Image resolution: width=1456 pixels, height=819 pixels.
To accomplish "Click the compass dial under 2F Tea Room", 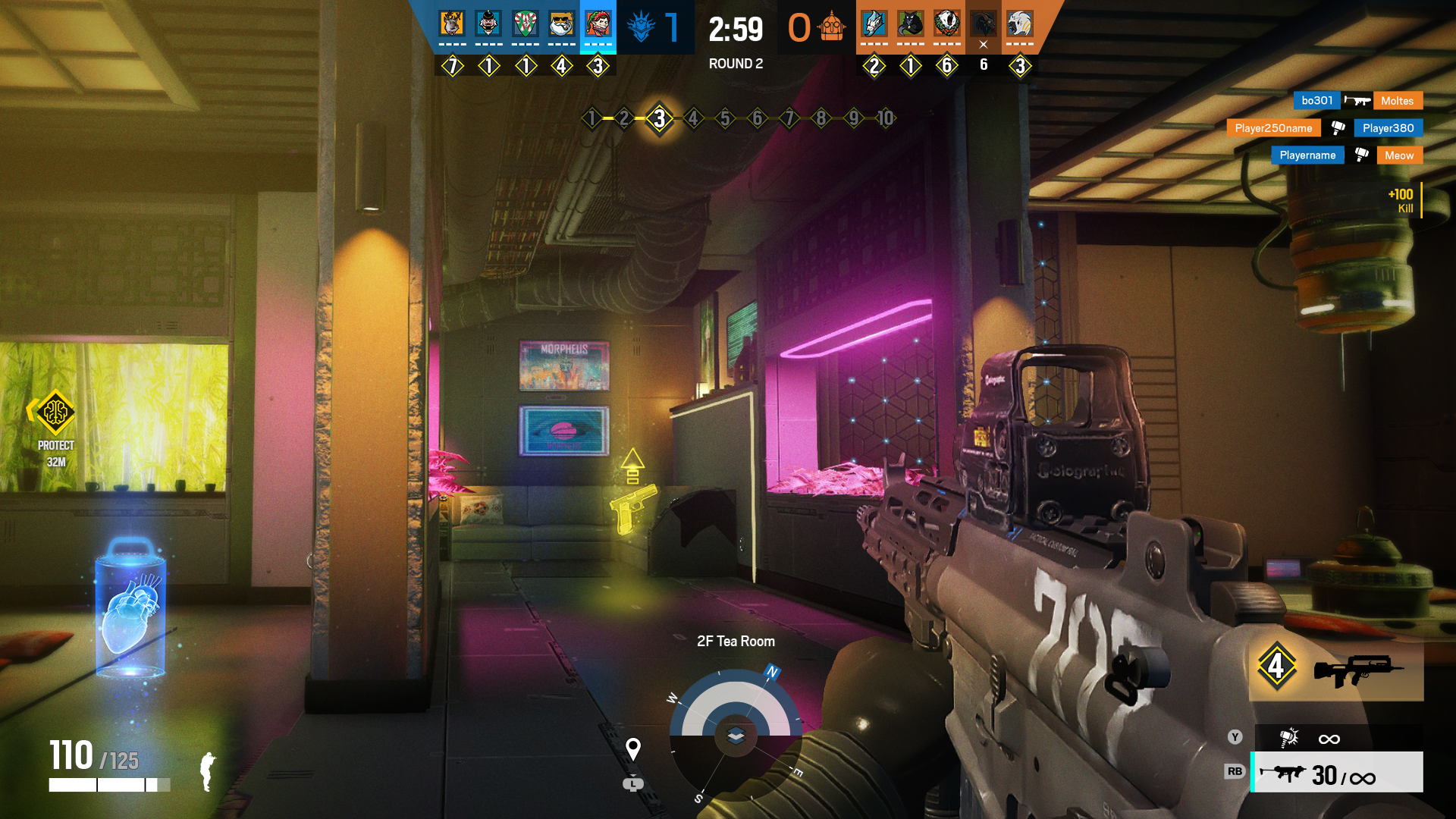I will coord(736,734).
